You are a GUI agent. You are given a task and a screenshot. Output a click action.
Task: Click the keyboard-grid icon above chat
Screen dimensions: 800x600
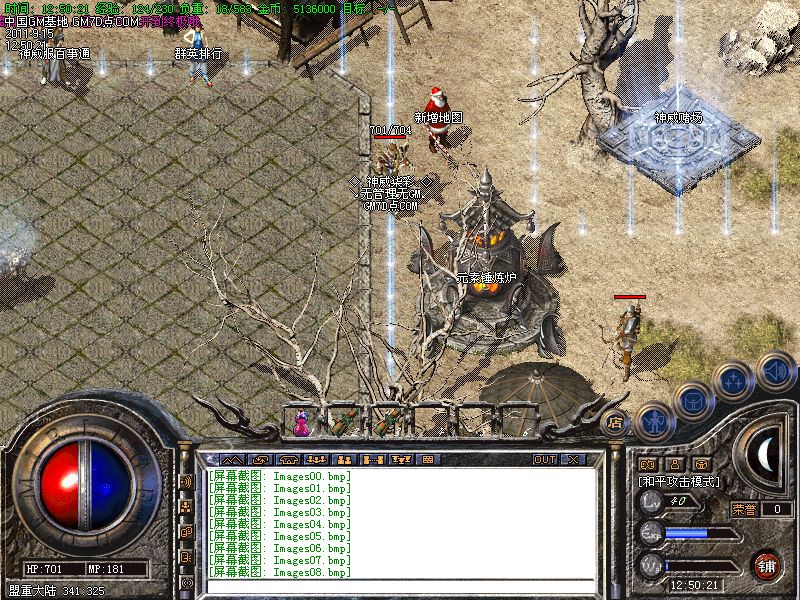tap(427, 459)
